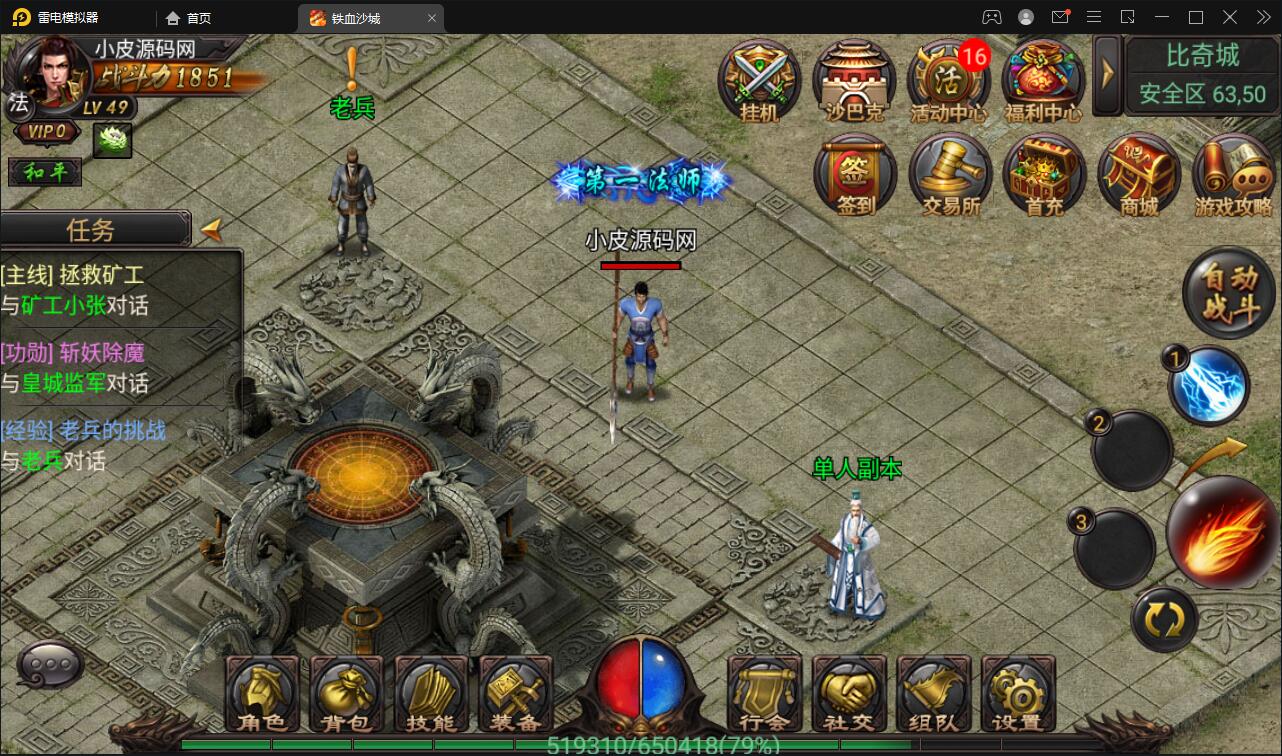This screenshot has height=756, width=1282.
Task: Open the 签到 daily sign-in
Action: (855, 175)
